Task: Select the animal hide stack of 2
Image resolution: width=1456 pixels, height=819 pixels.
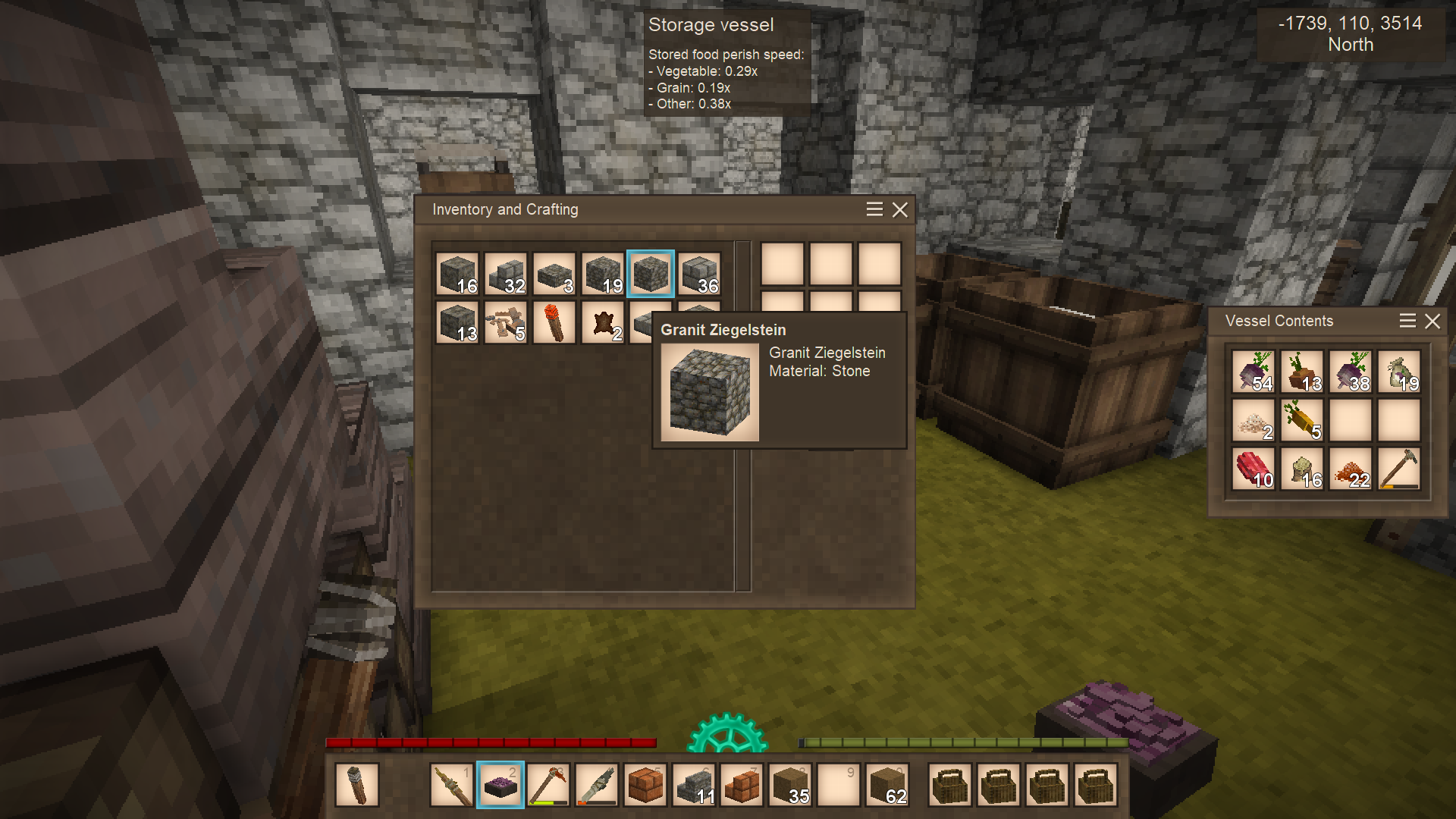Action: click(603, 322)
